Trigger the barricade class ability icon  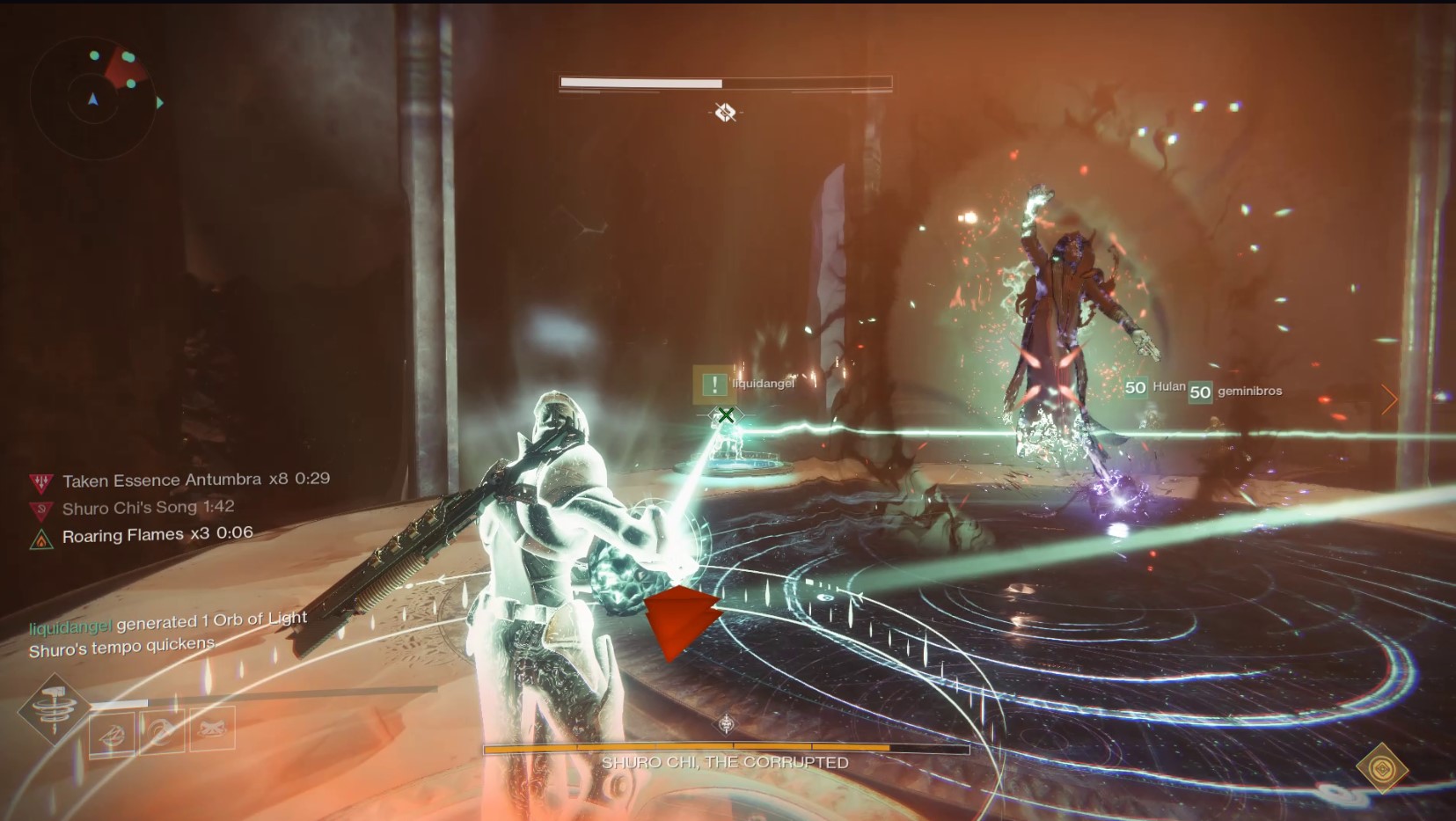(212, 729)
